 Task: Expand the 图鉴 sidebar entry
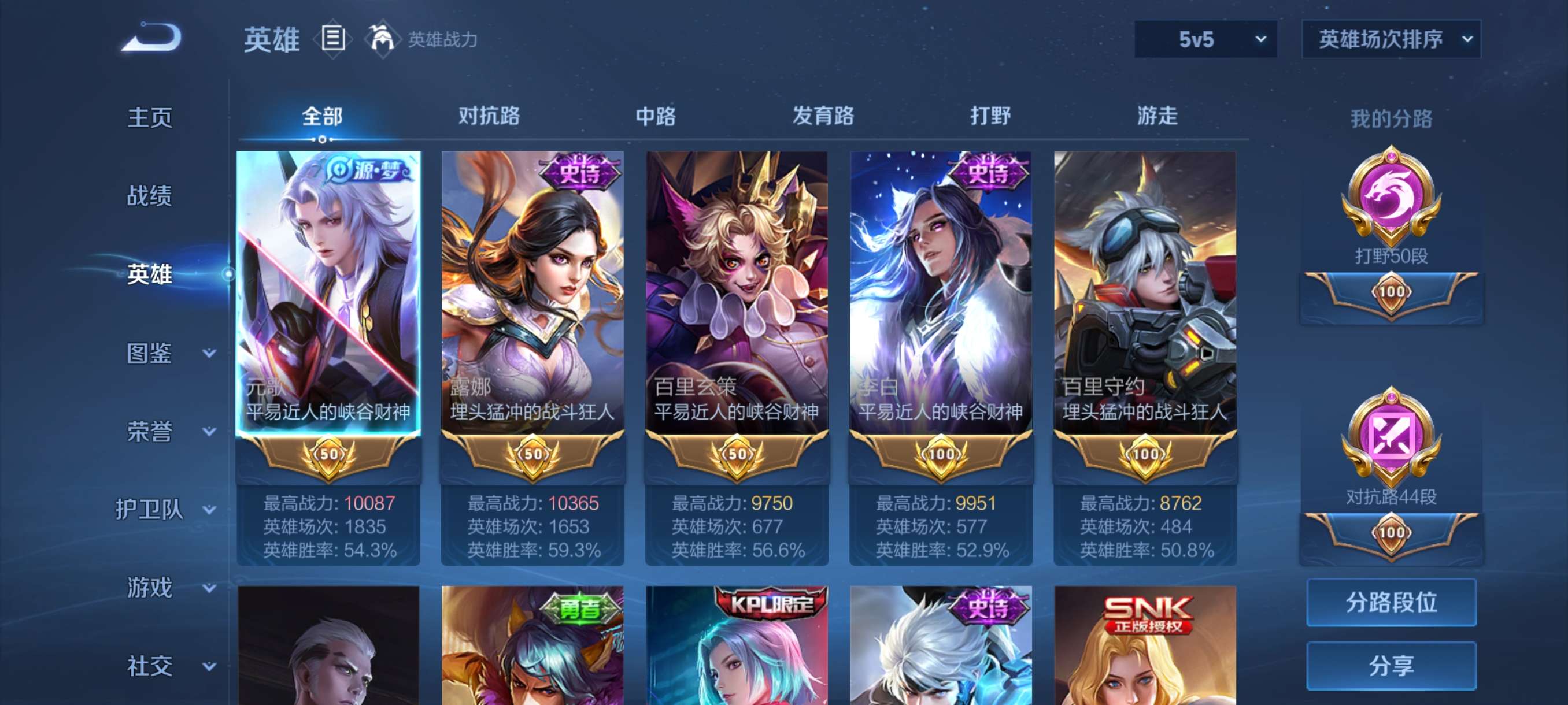click(x=150, y=353)
